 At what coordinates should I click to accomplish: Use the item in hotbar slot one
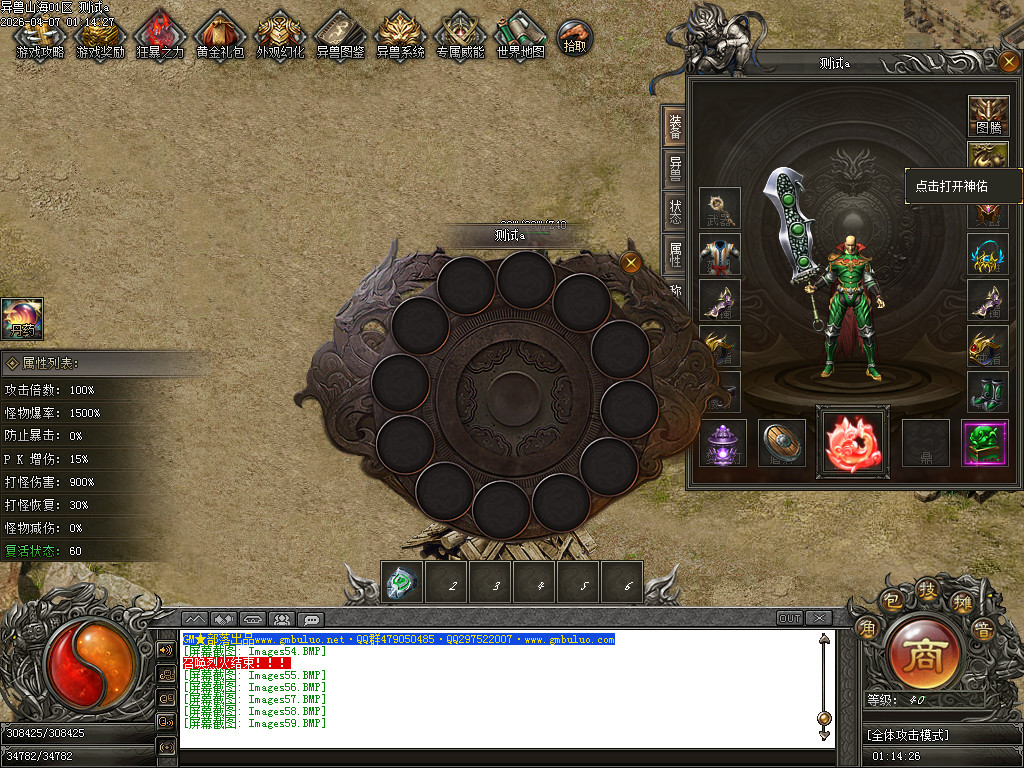(402, 582)
